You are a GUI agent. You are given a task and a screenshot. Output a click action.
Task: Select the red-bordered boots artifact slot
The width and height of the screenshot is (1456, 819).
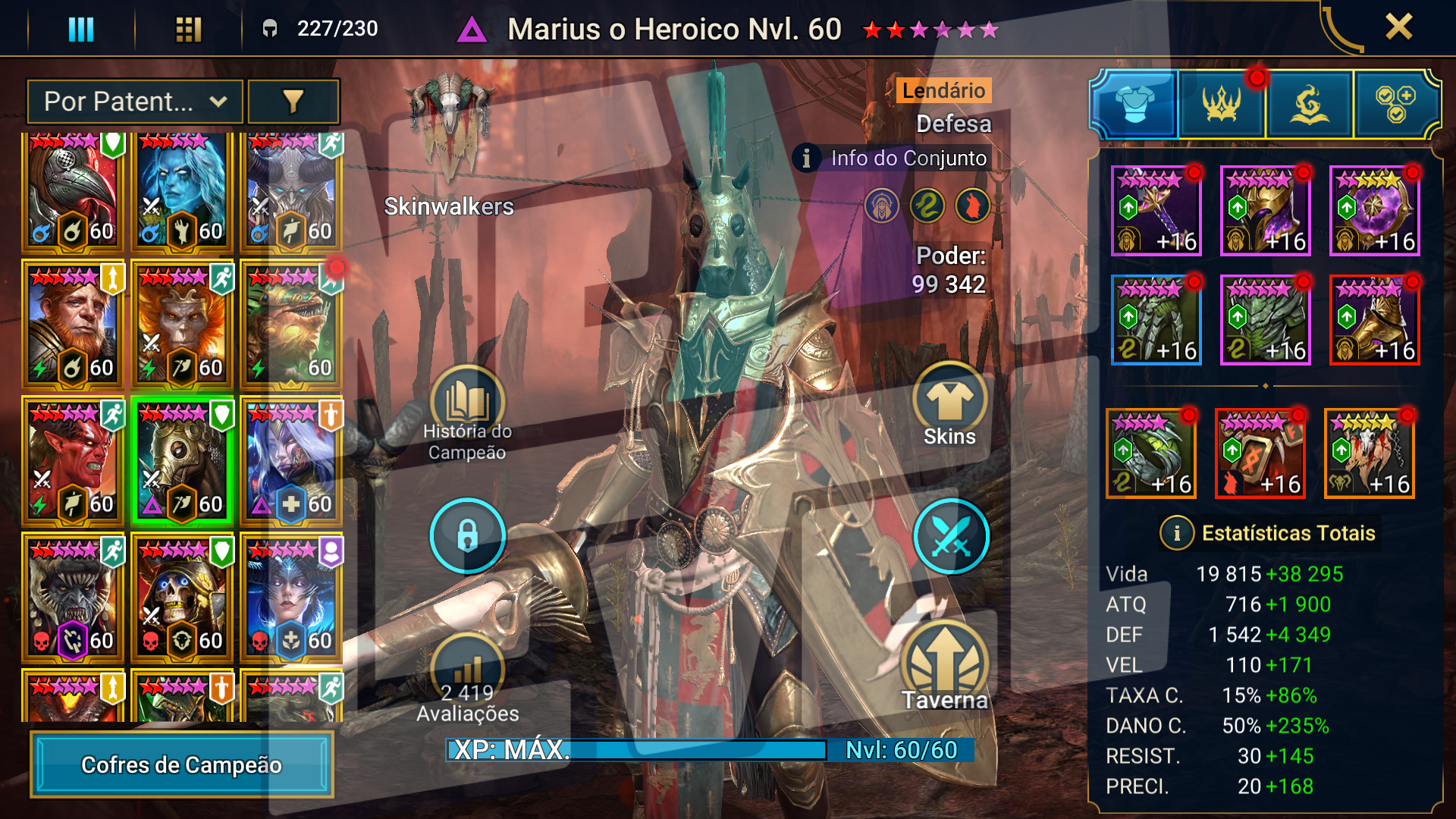1374,319
